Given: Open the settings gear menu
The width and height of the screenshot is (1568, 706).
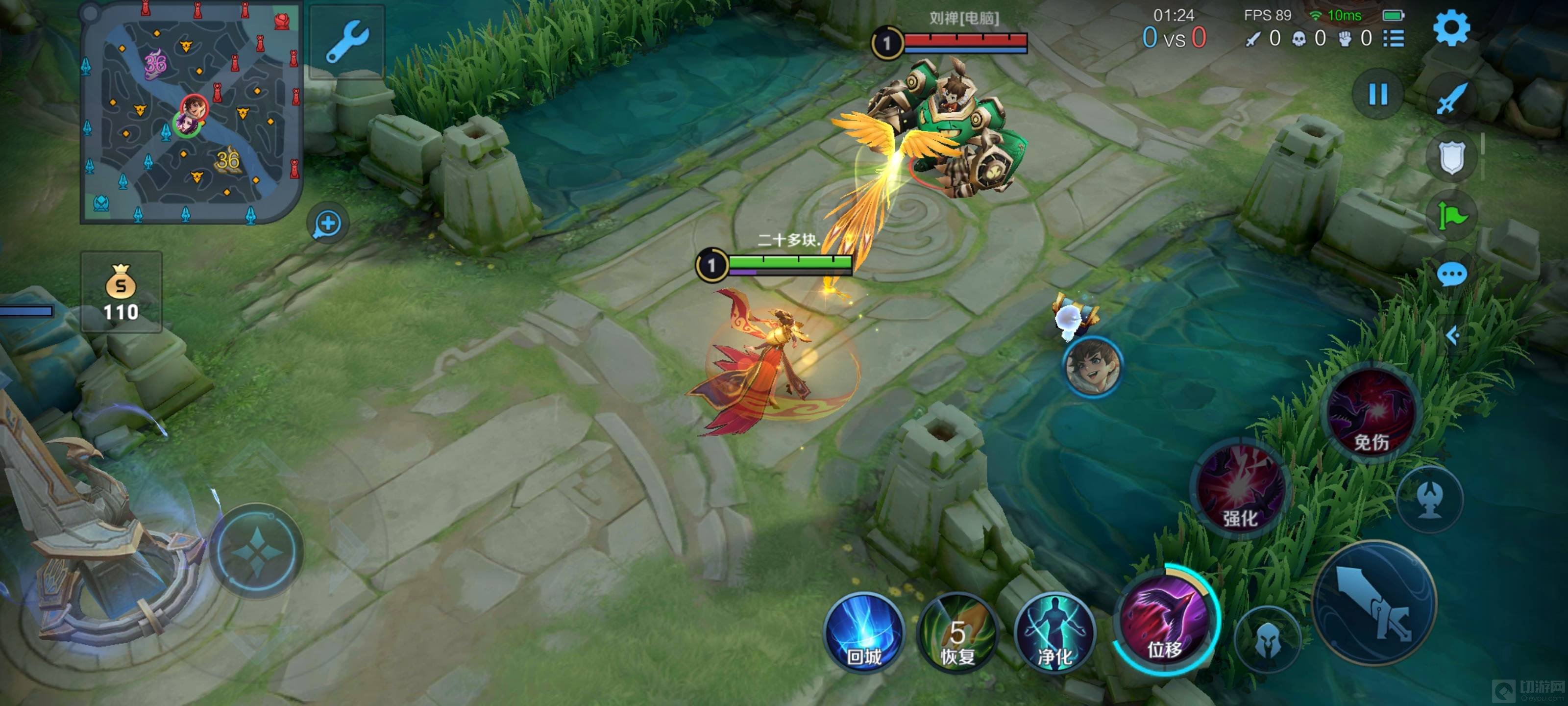Looking at the screenshot, I should click(x=1451, y=28).
